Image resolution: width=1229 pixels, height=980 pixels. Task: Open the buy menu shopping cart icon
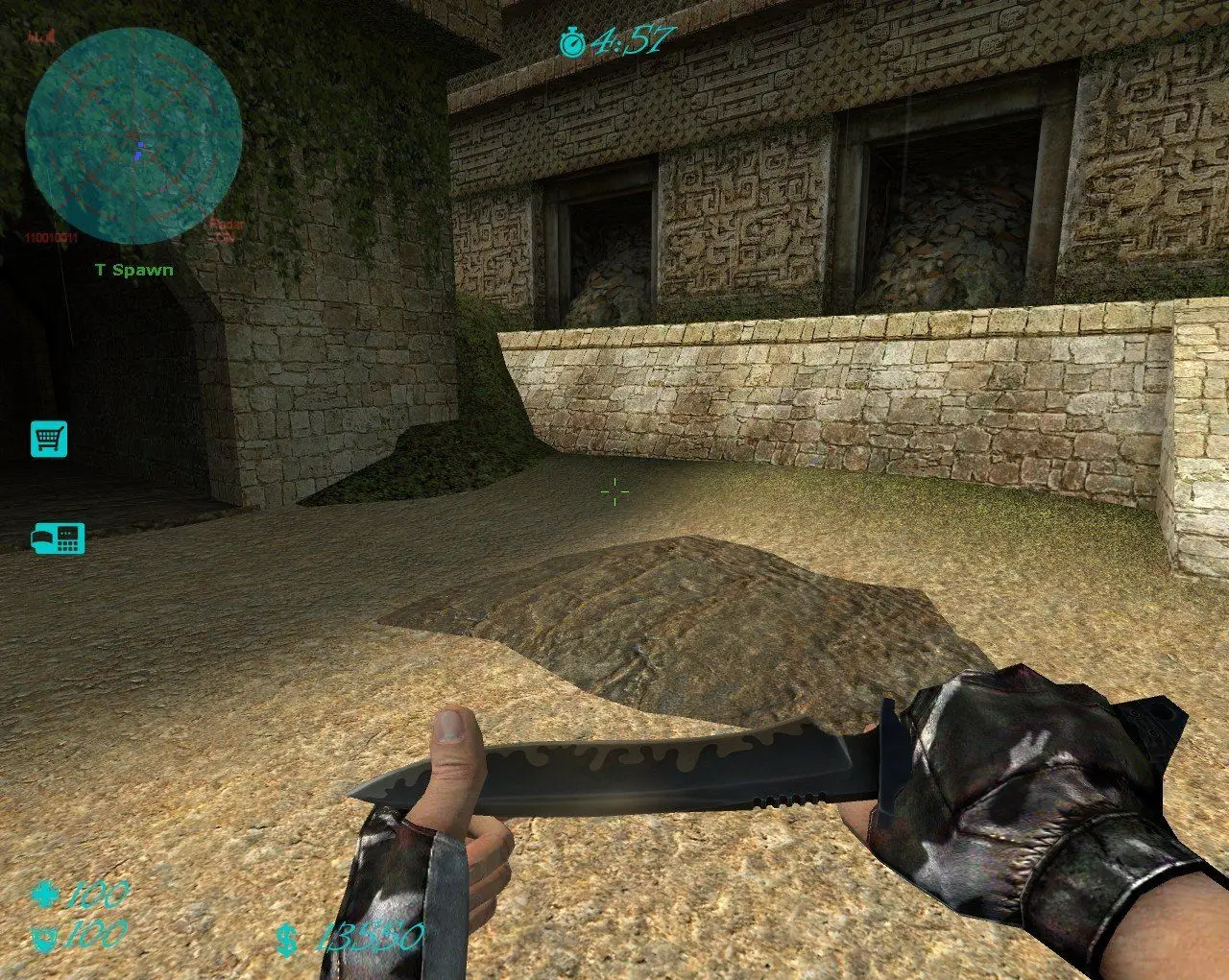48,438
